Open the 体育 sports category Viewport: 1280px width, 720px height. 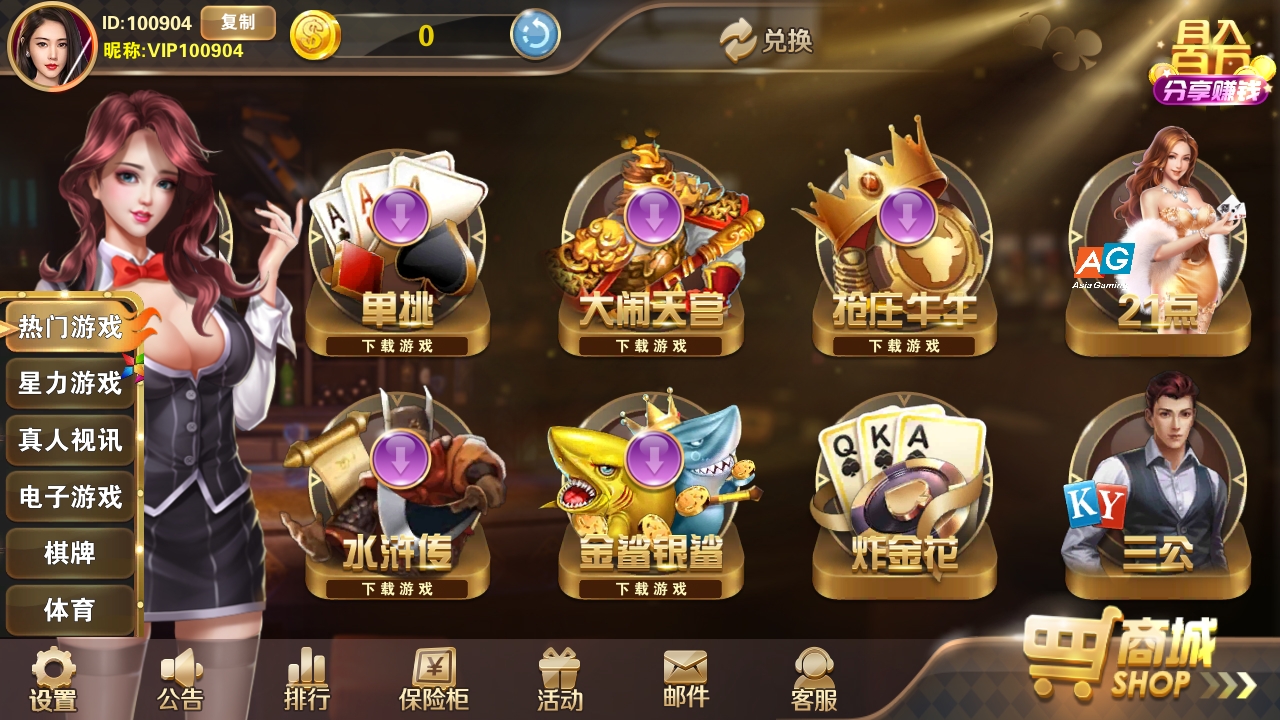[x=70, y=609]
